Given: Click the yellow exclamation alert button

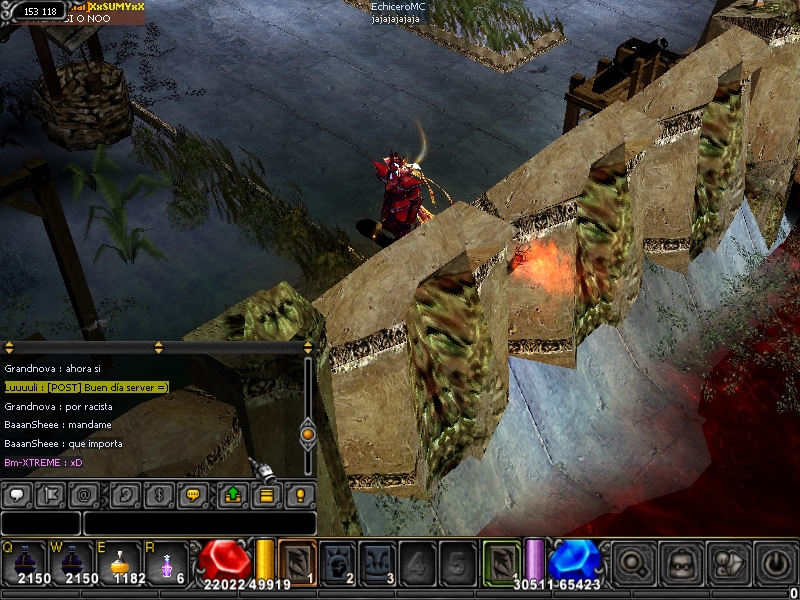Looking at the screenshot, I should tap(299, 494).
